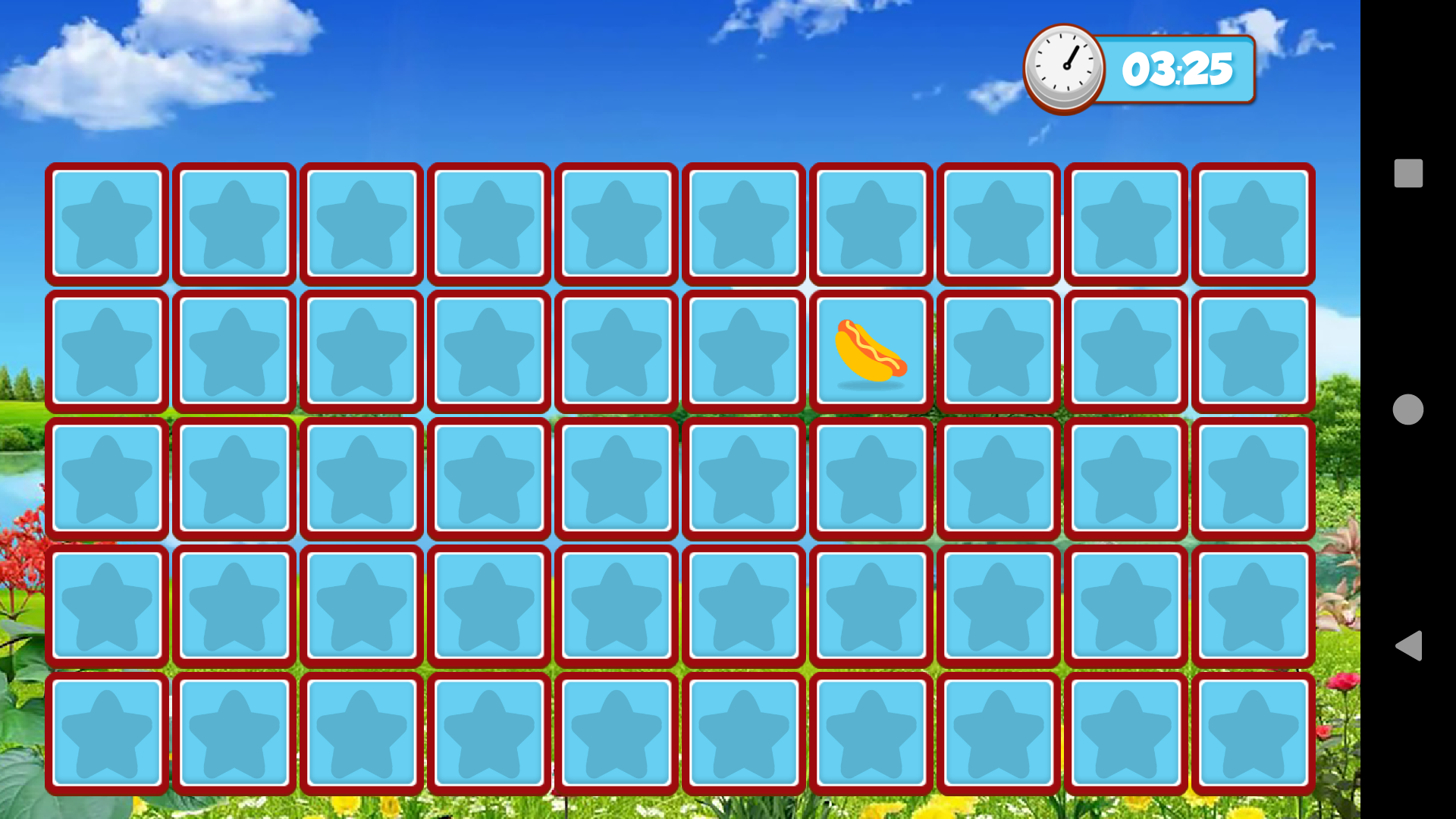
Task: Click the 03:25 timer display
Action: coord(1178,68)
